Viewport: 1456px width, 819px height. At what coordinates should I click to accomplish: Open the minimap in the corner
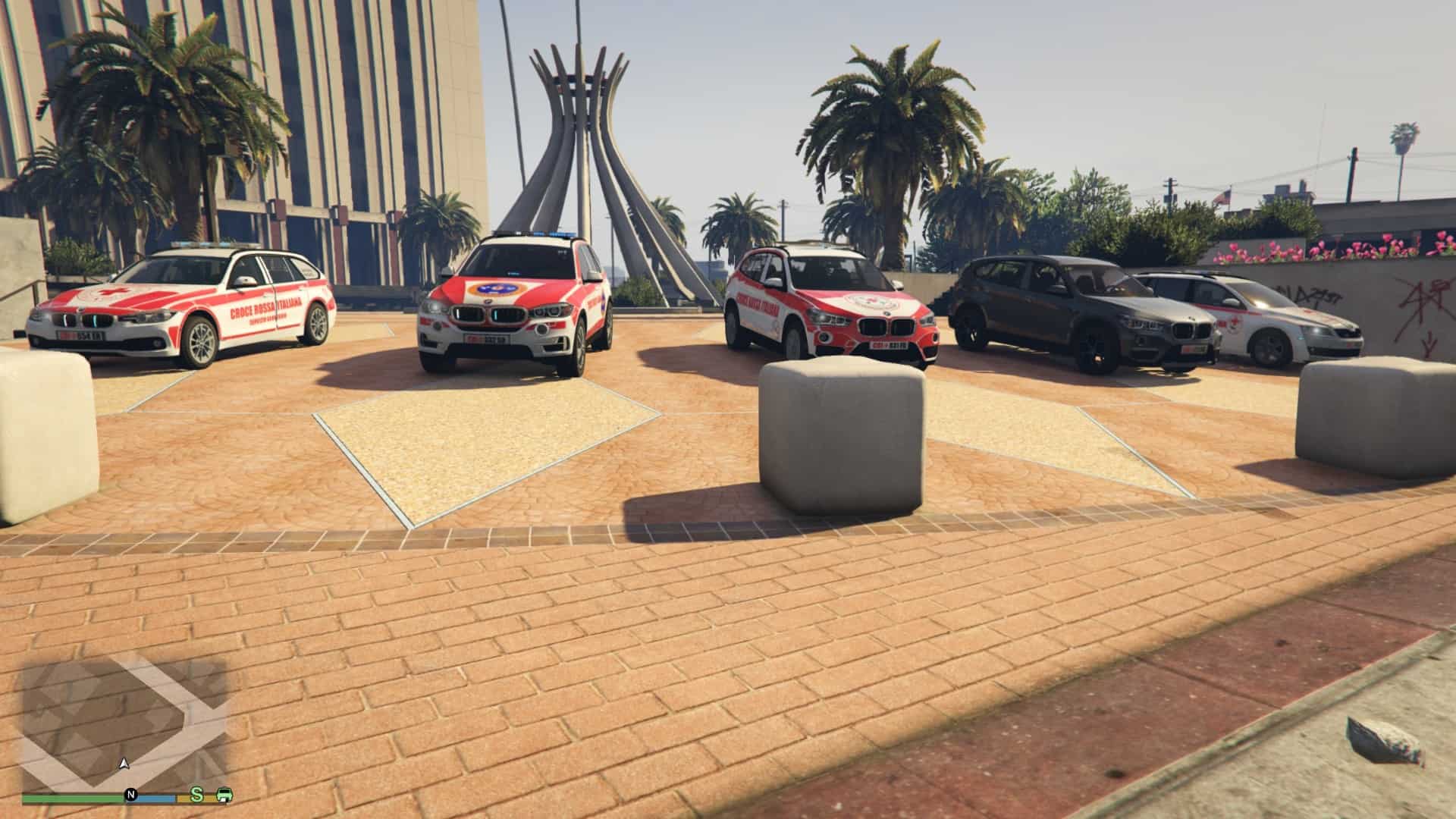[125, 720]
